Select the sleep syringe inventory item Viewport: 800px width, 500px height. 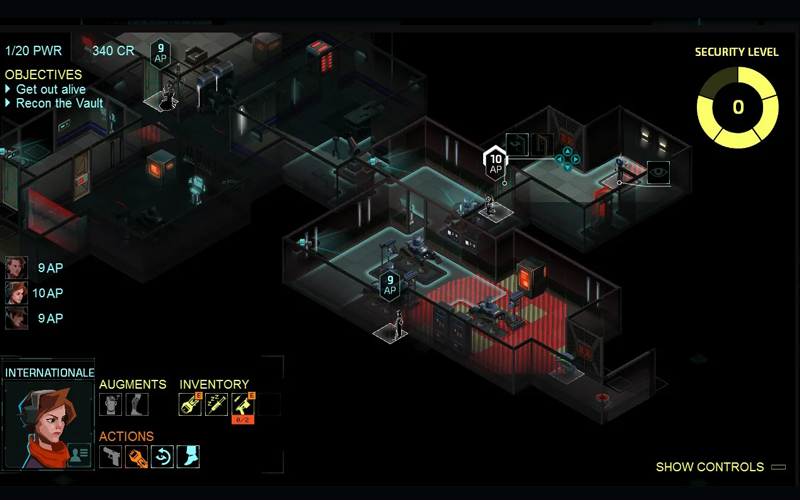[x=216, y=404]
